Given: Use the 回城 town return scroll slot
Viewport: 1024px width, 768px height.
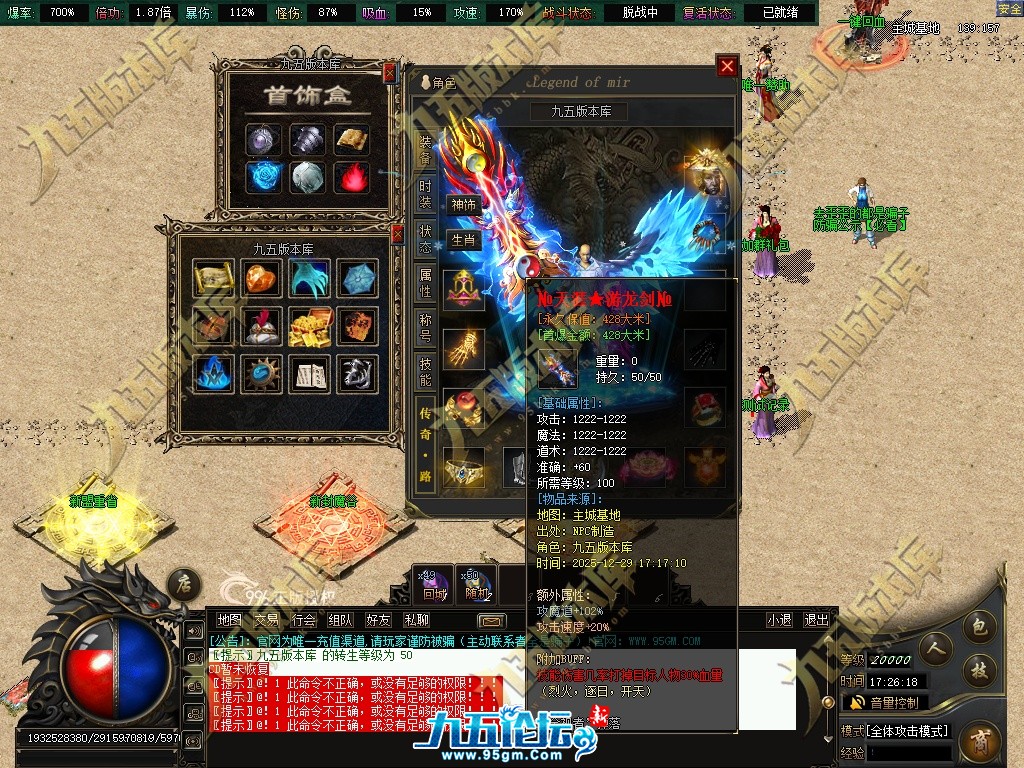Looking at the screenshot, I should click(434, 583).
